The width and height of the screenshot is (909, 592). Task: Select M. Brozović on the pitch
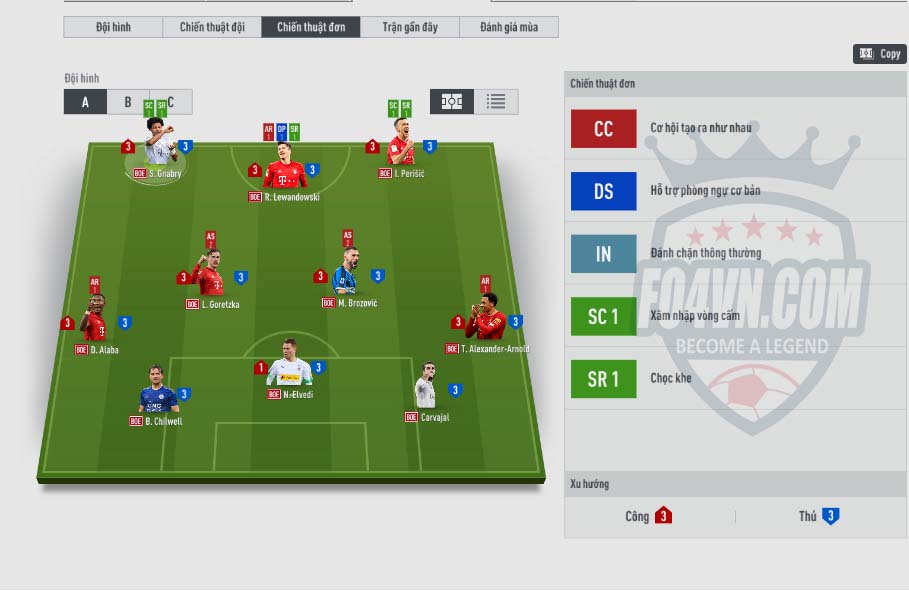pos(347,276)
